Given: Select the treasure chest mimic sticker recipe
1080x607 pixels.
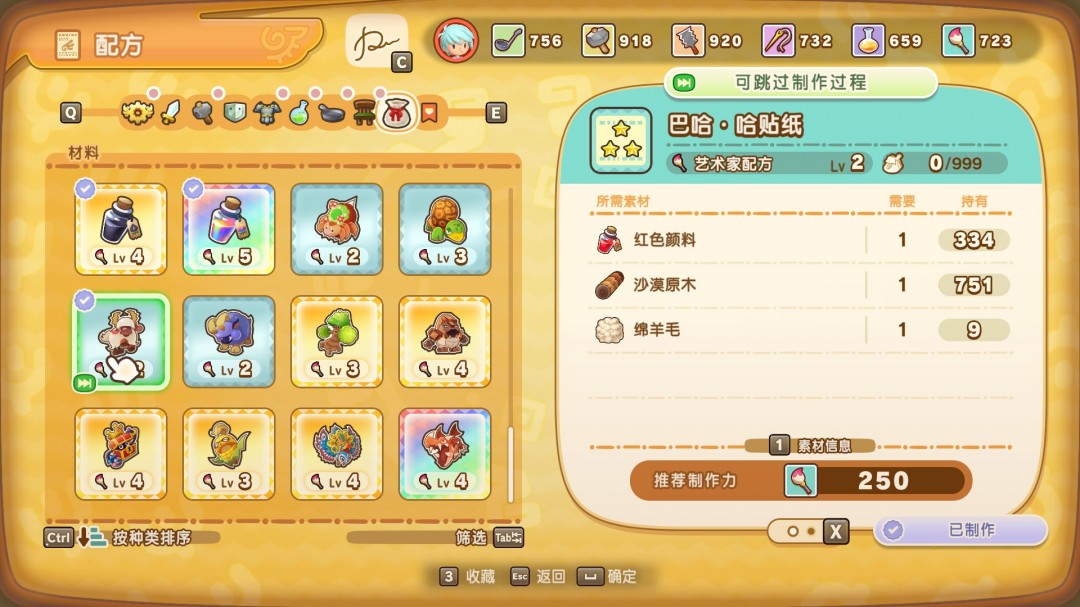Looking at the screenshot, I should click(121, 453).
